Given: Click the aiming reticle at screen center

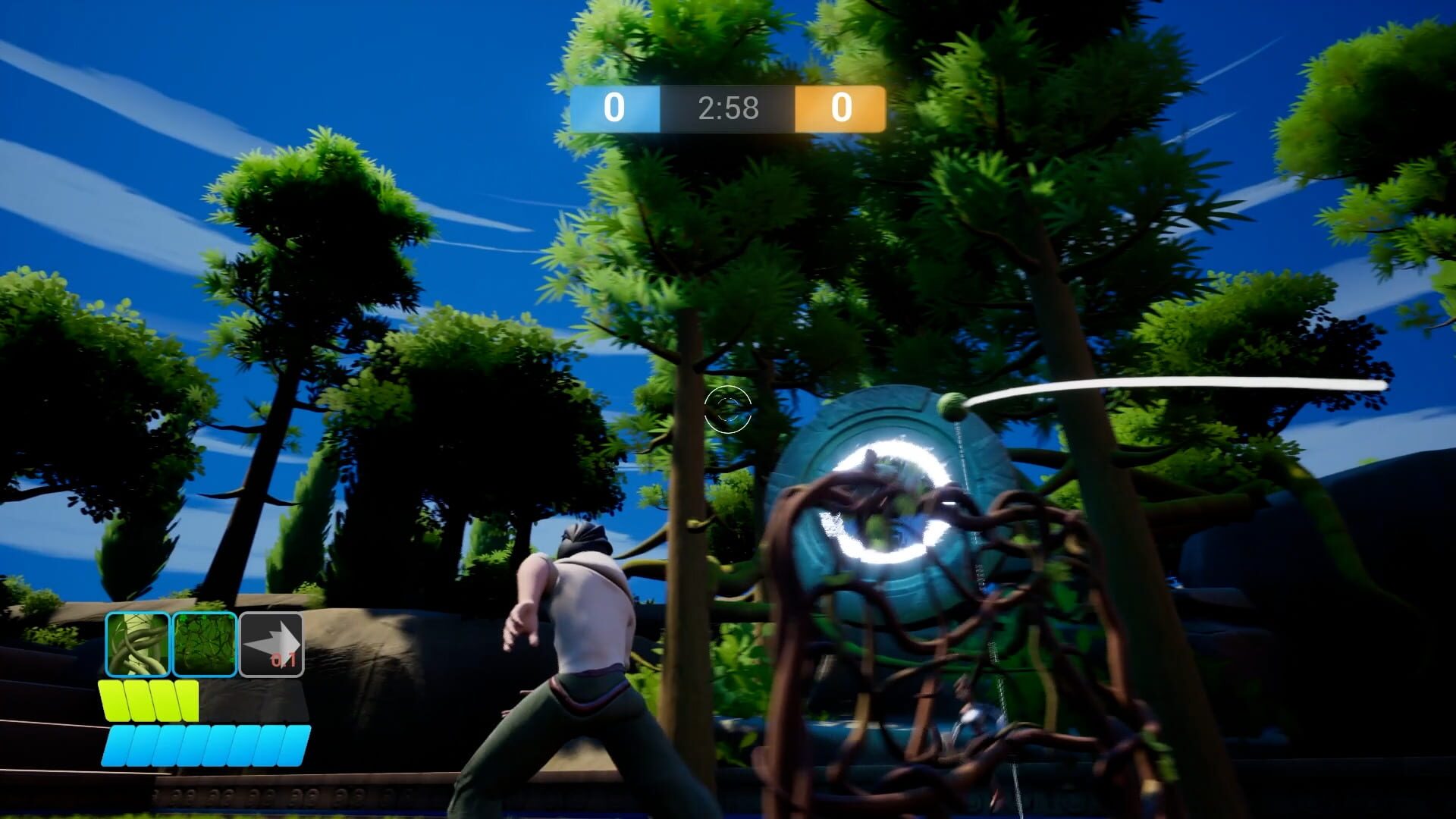Looking at the screenshot, I should pyautogui.click(x=730, y=409).
